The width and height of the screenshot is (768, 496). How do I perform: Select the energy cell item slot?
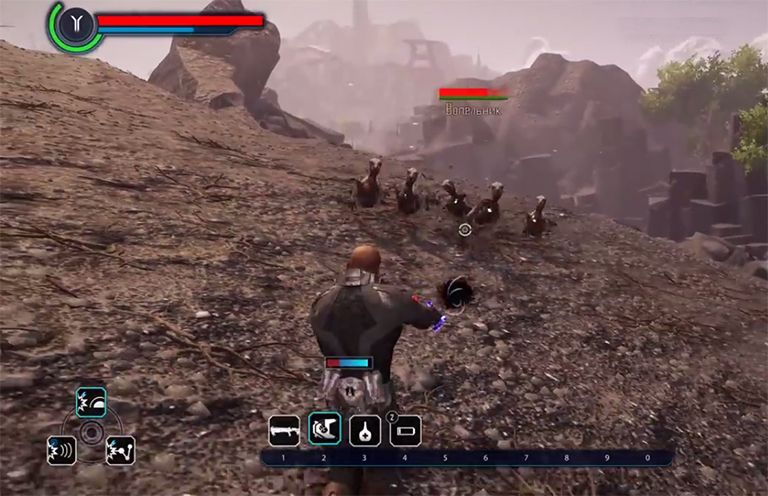click(x=405, y=431)
